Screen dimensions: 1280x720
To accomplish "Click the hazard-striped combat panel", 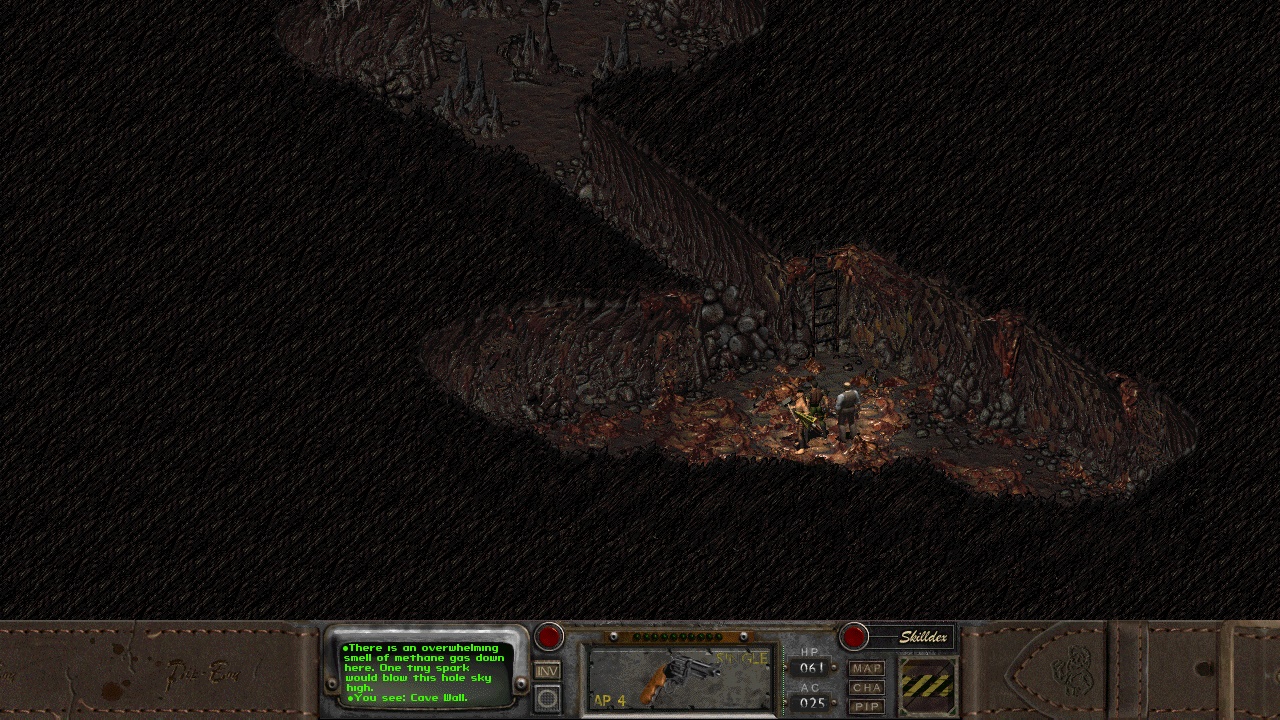I will tap(928, 685).
